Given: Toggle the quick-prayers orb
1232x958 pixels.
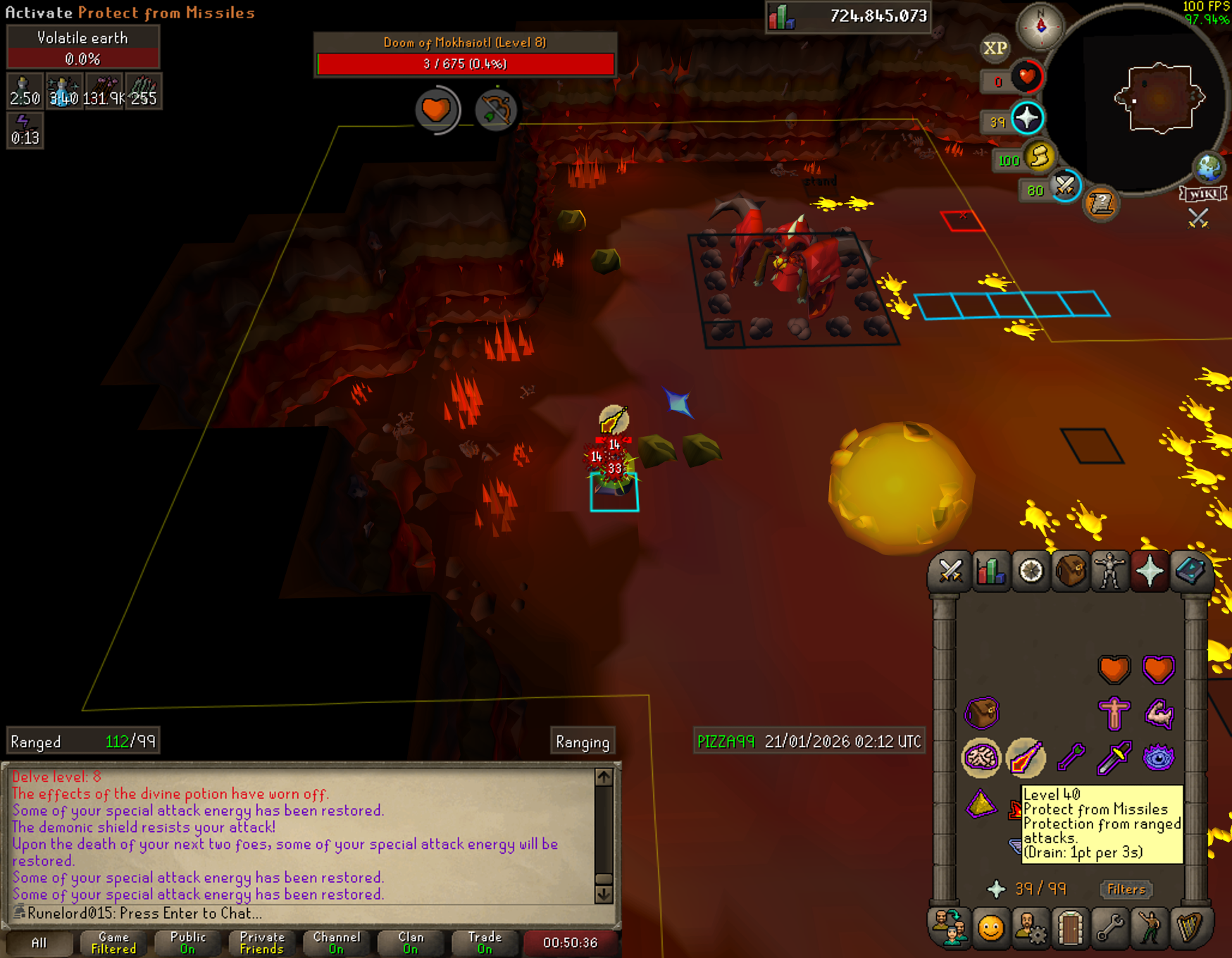Looking at the screenshot, I should click(x=1028, y=118).
